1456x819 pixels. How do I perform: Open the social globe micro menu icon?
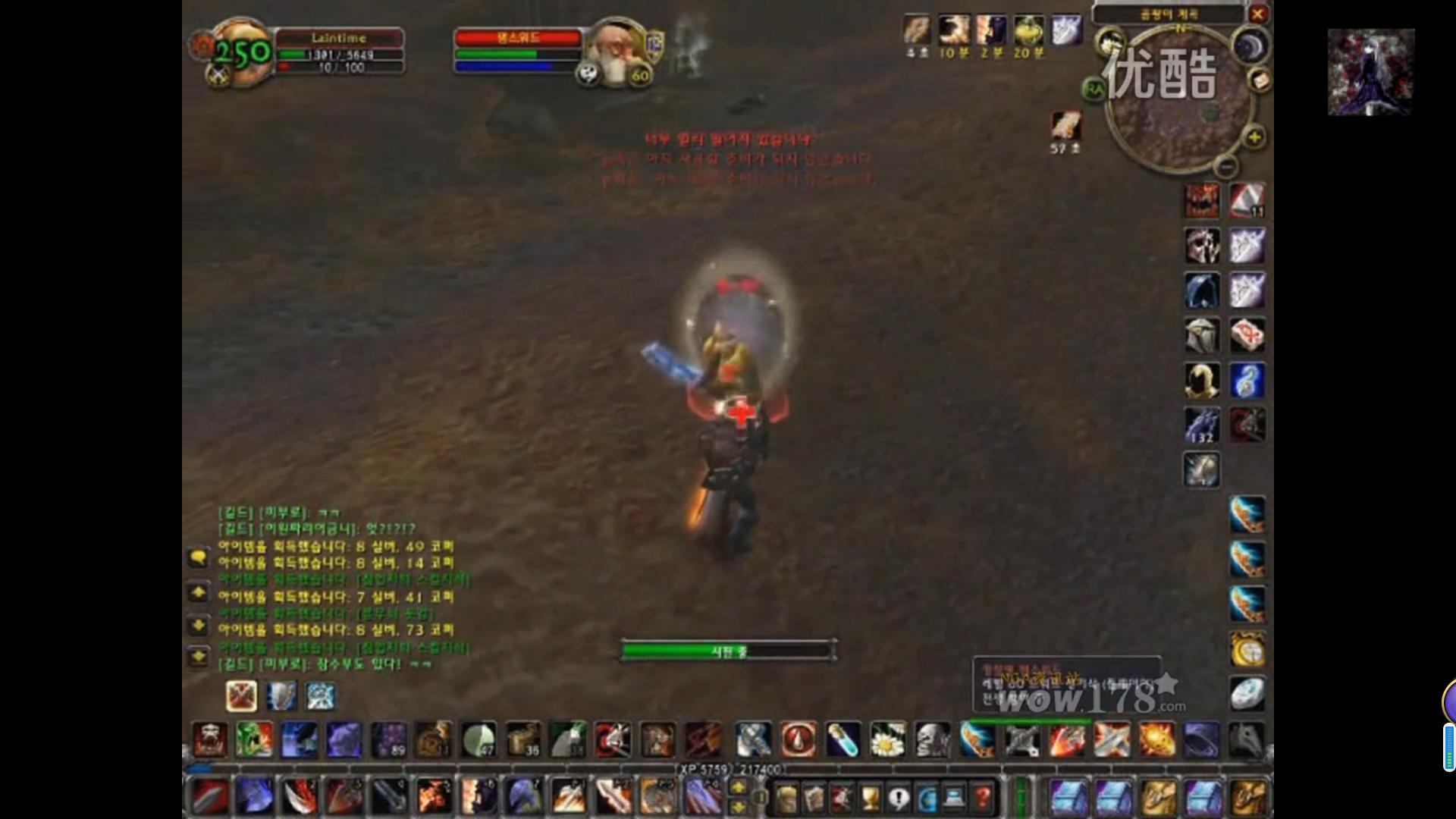click(x=926, y=797)
